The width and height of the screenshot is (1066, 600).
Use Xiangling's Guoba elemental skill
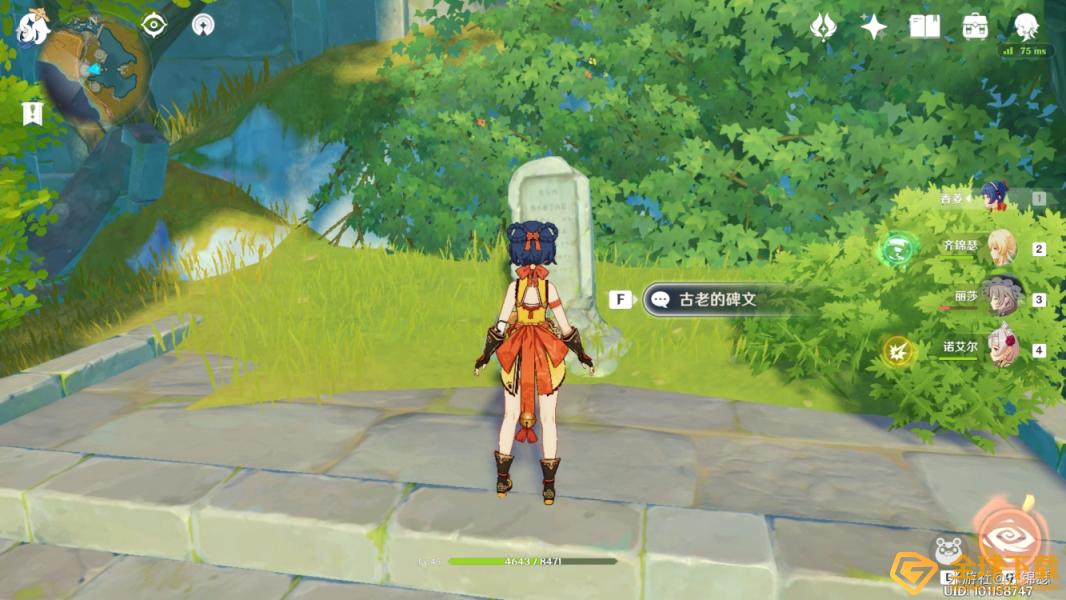pos(948,551)
